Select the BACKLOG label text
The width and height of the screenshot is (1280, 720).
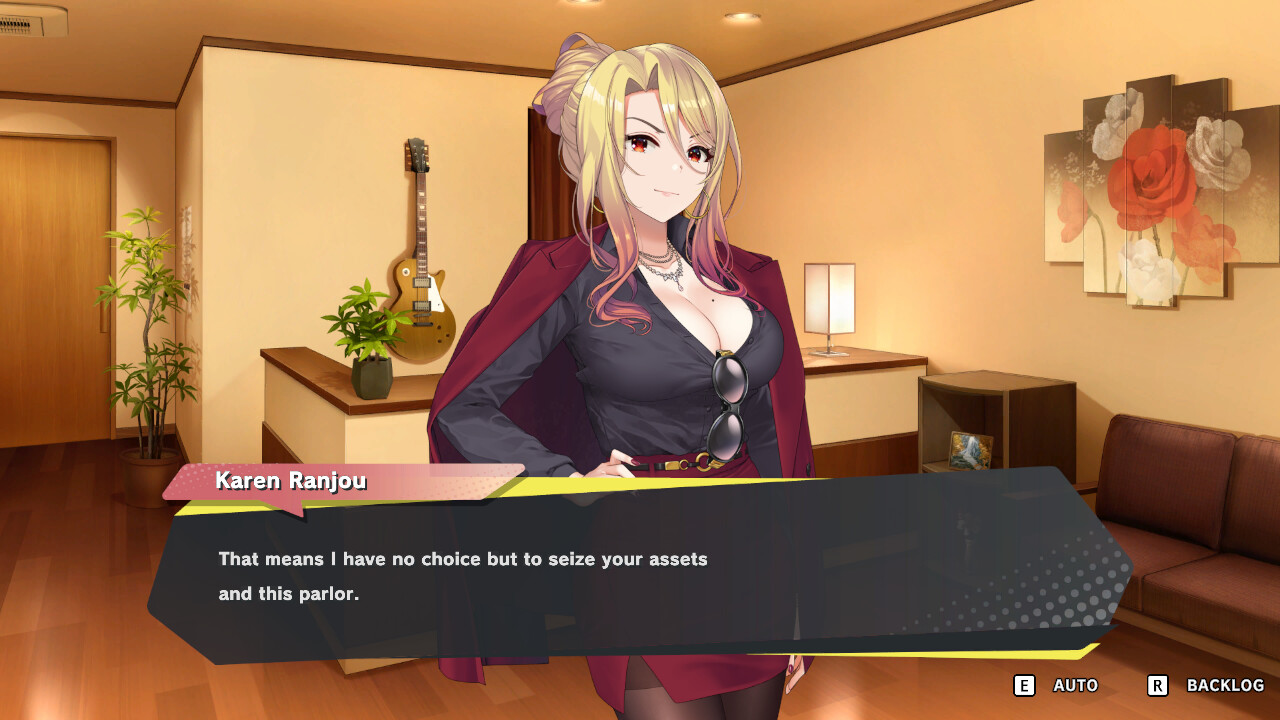[x=1222, y=686]
